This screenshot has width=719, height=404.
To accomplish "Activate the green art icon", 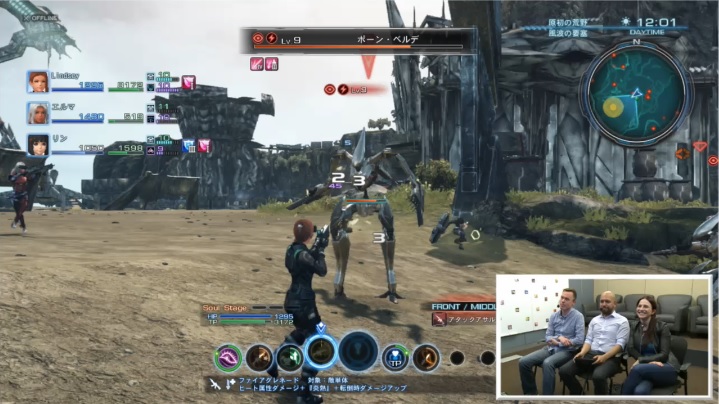I will click(x=290, y=357).
